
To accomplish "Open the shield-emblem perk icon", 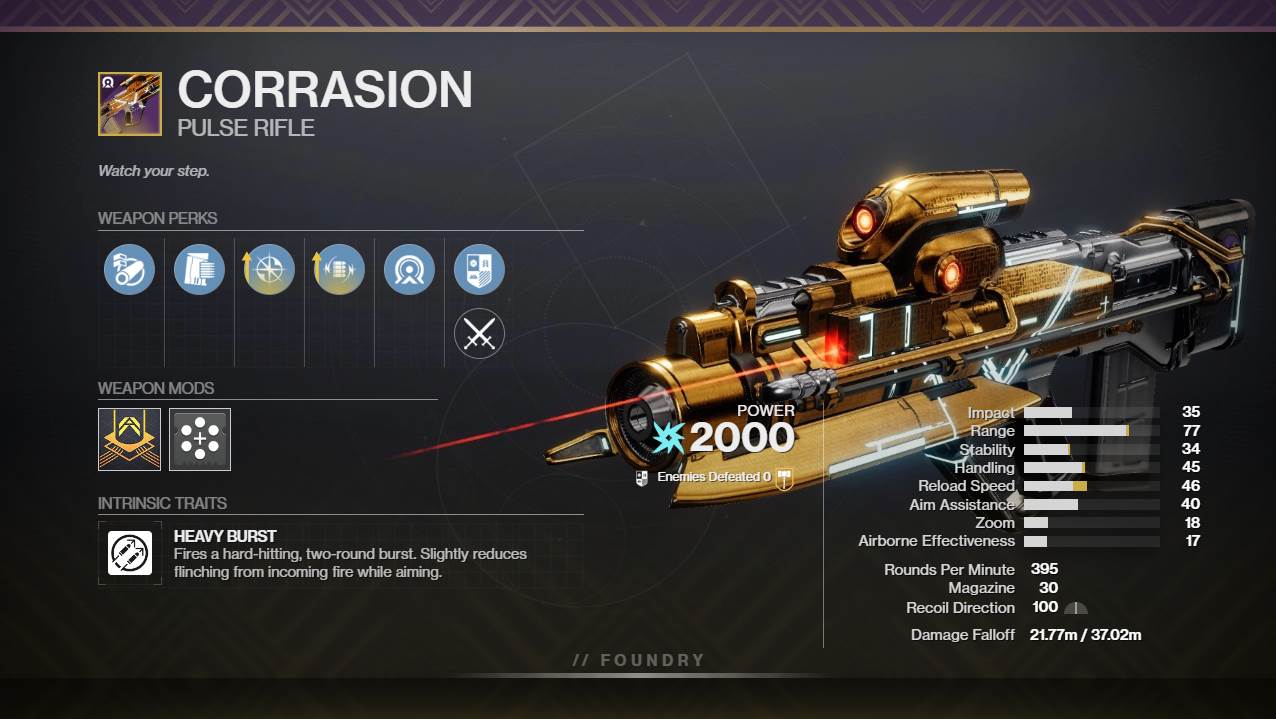I will coord(479,270).
